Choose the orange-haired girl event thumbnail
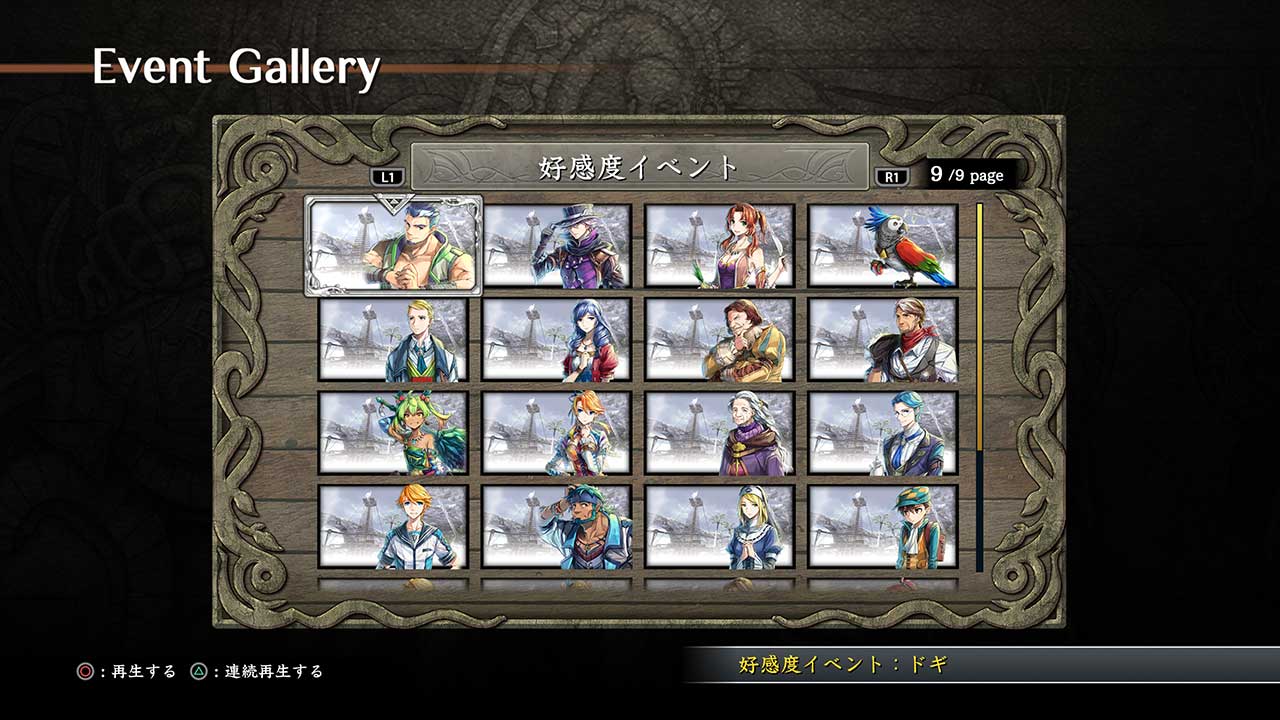This screenshot has height=720, width=1280. (x=557, y=432)
